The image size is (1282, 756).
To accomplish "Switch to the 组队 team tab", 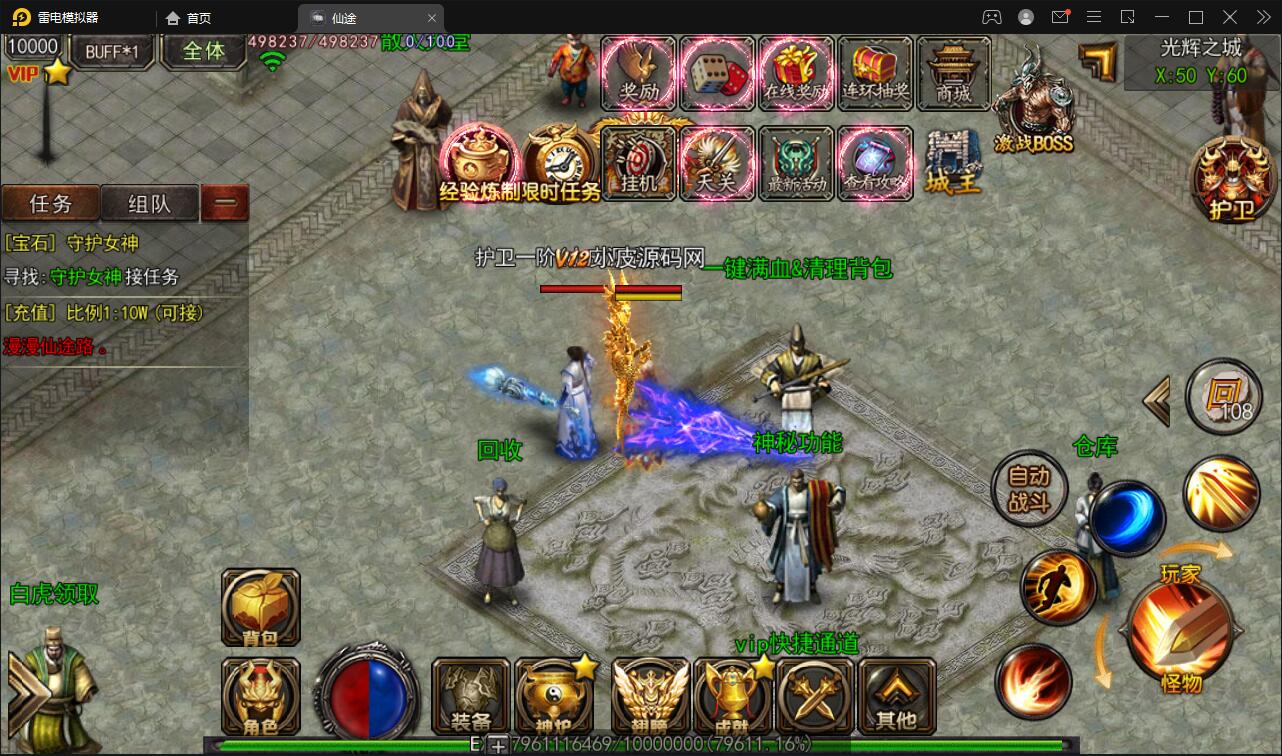I will click(x=149, y=204).
